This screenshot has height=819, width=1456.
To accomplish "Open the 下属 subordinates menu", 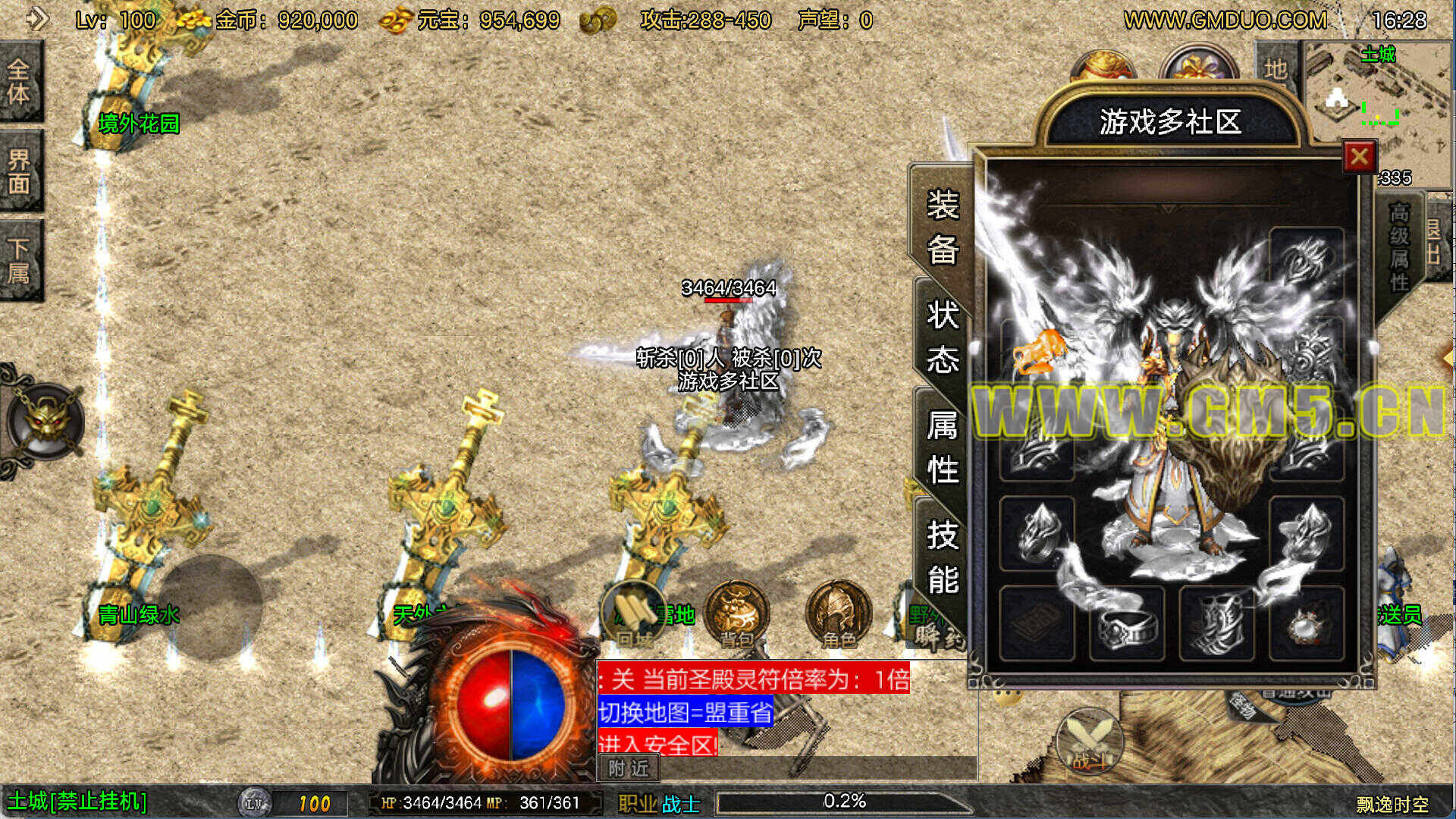I will coord(20,260).
